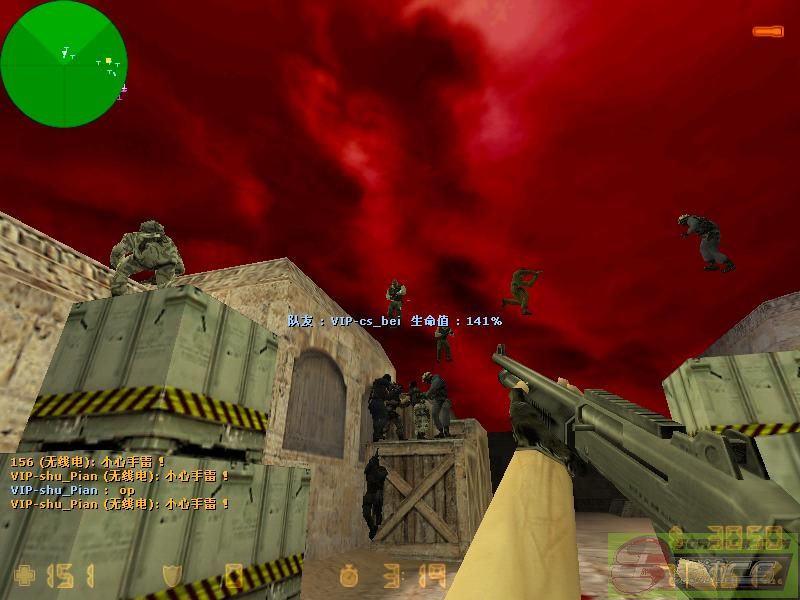Select the "VIP-shu_Pian : op" chat message
This screenshot has width=800, height=600.
(x=72, y=490)
